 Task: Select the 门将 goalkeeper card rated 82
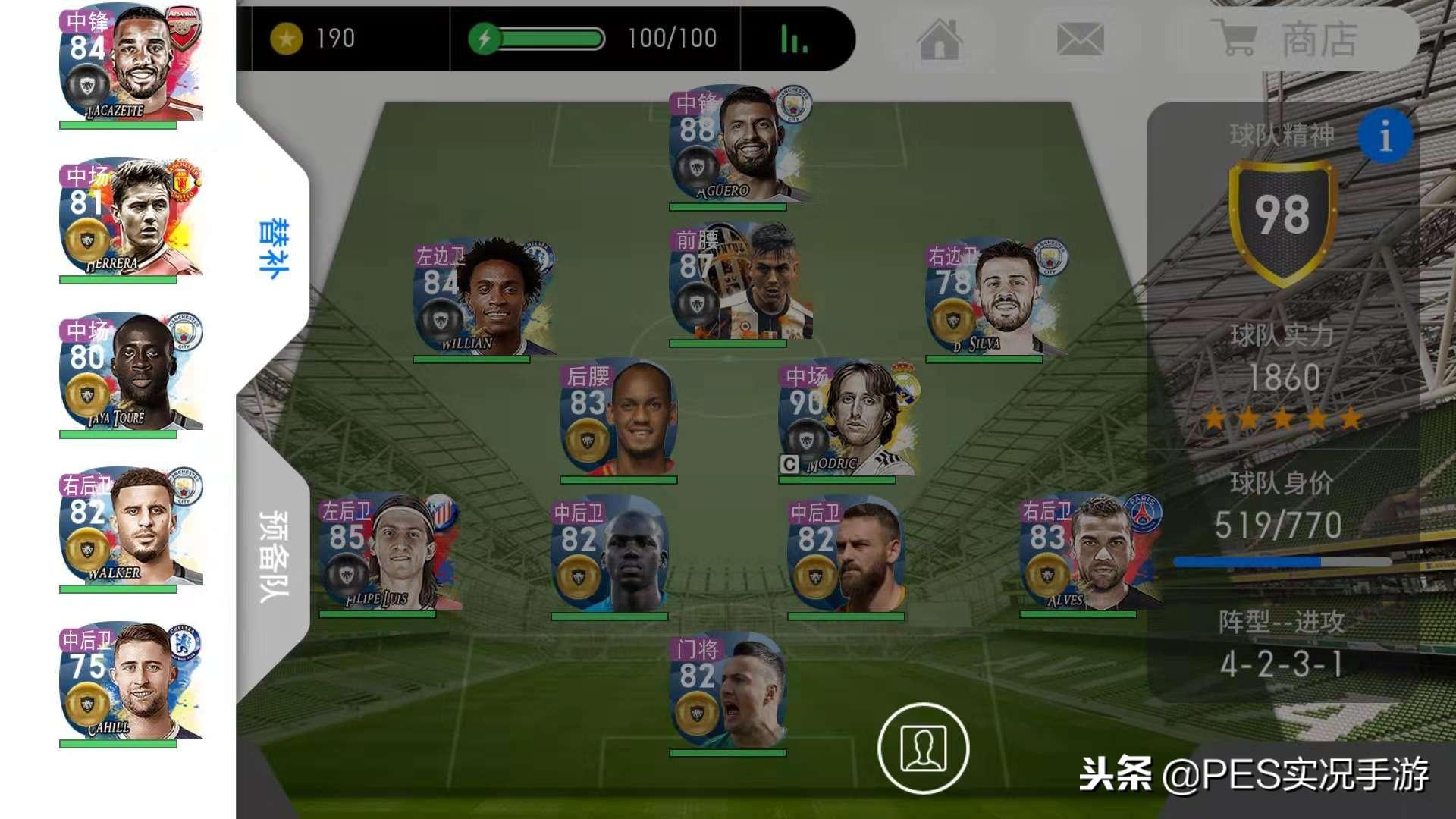(x=728, y=693)
